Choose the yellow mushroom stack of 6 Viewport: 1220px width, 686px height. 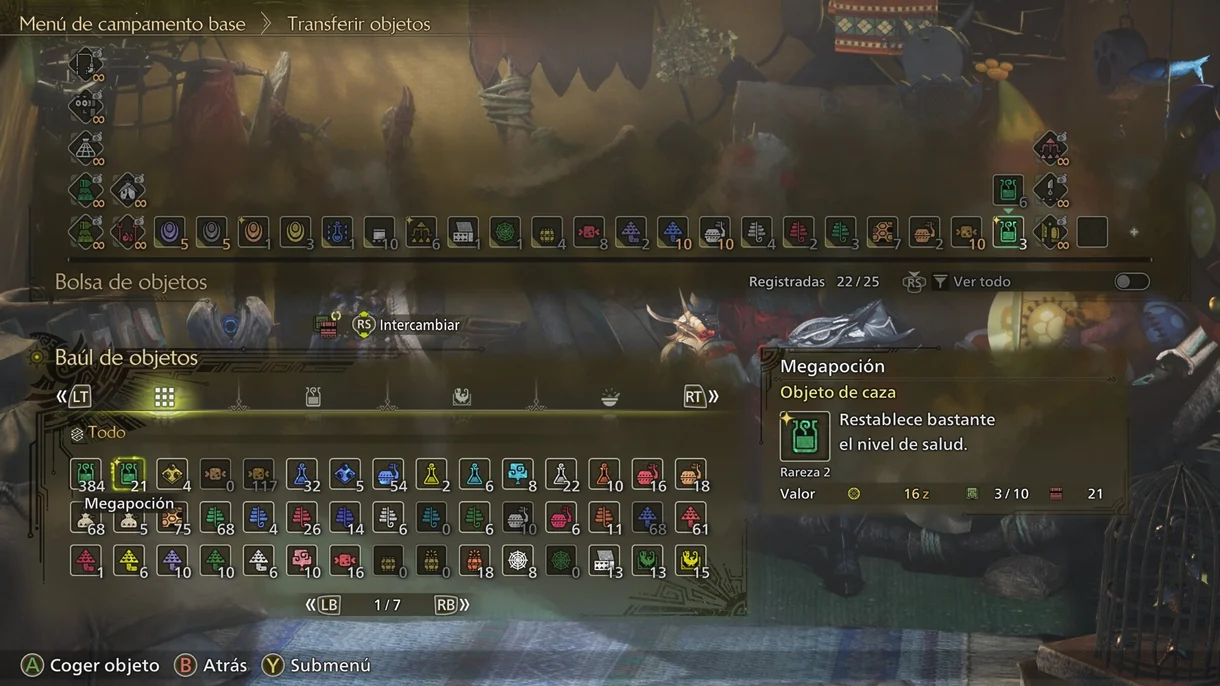[129, 560]
